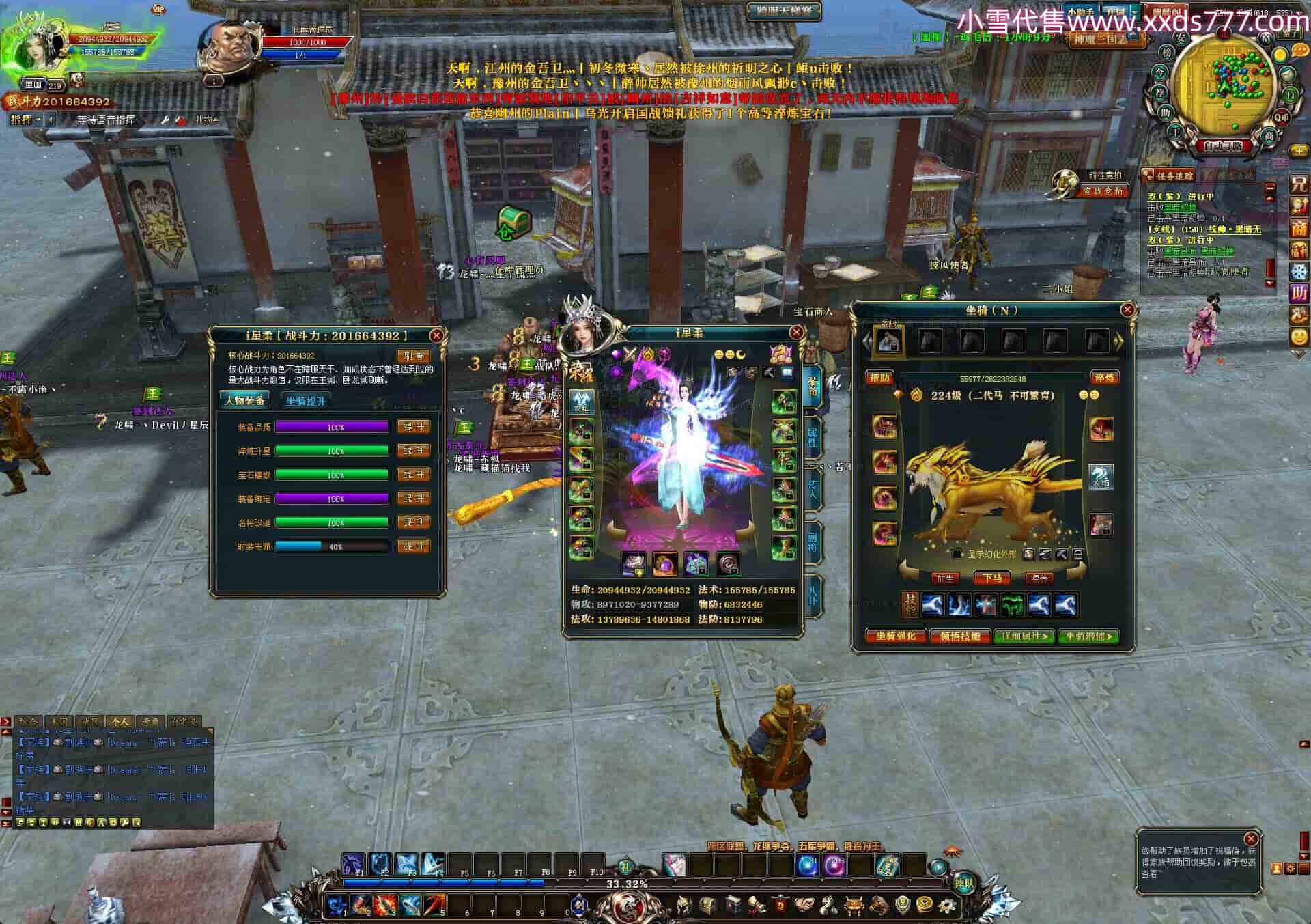Close the 战斗力 combat power panel

pyautogui.click(x=436, y=335)
